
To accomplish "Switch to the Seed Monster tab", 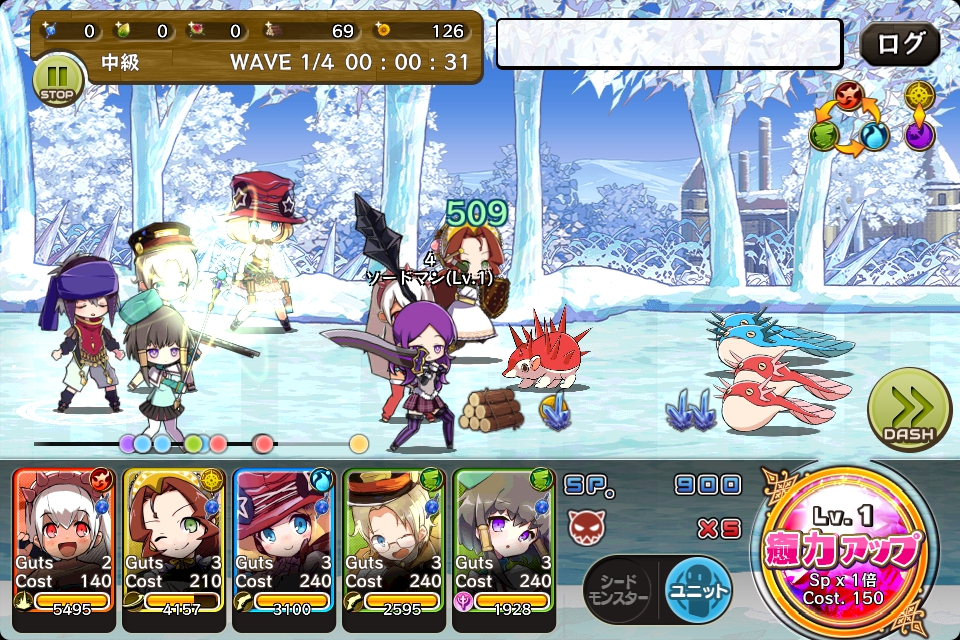I will pos(616,589).
